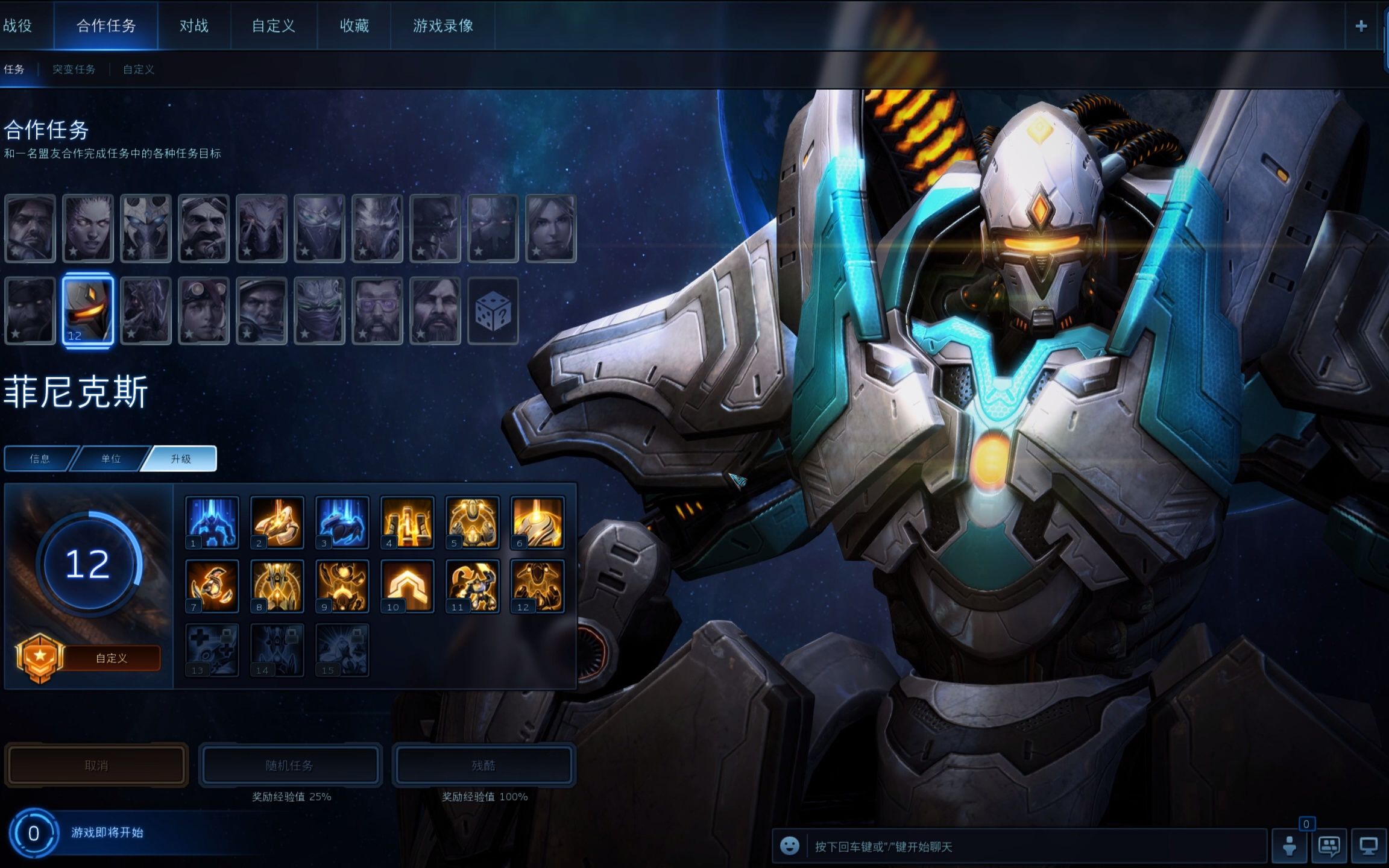The image size is (1389, 868).
Task: Open the 随机任务 mission selector
Action: 290,766
